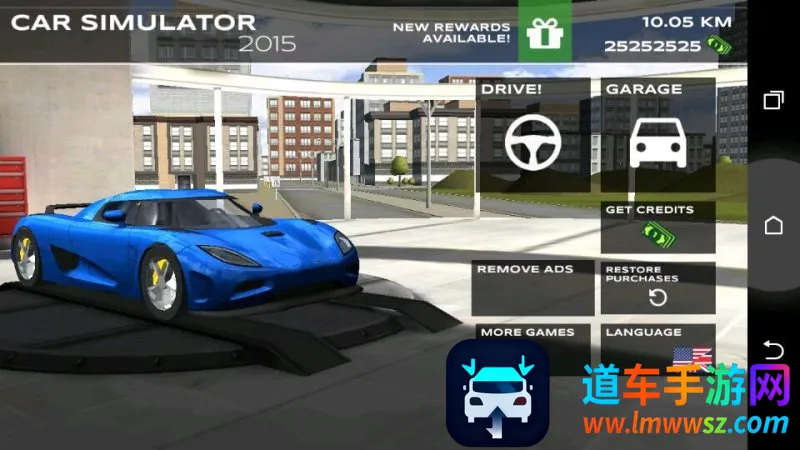Change the Language setting
Screen dimensions: 800x450
tap(658, 340)
